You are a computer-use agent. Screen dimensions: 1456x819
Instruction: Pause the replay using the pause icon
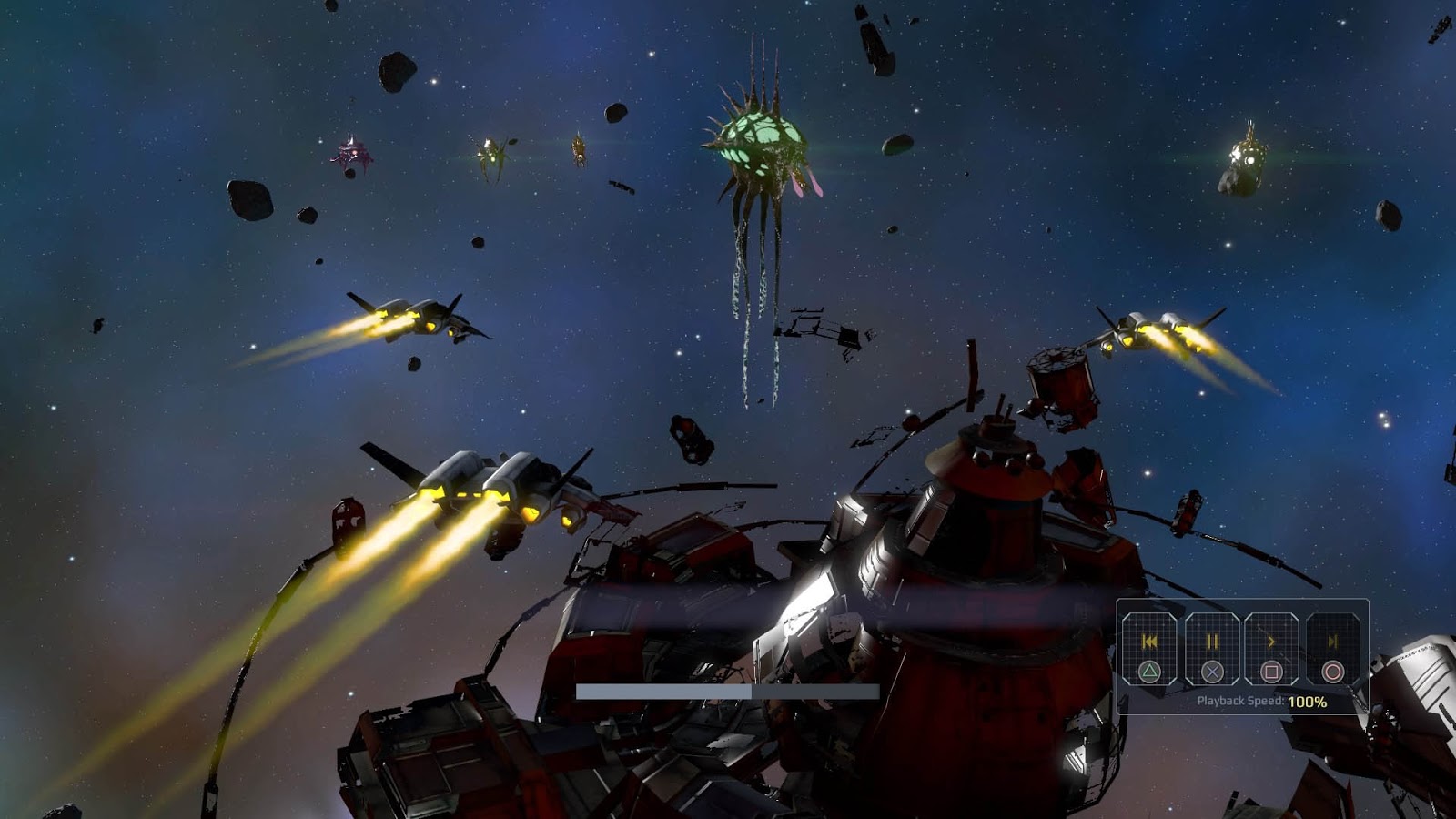coord(1212,642)
